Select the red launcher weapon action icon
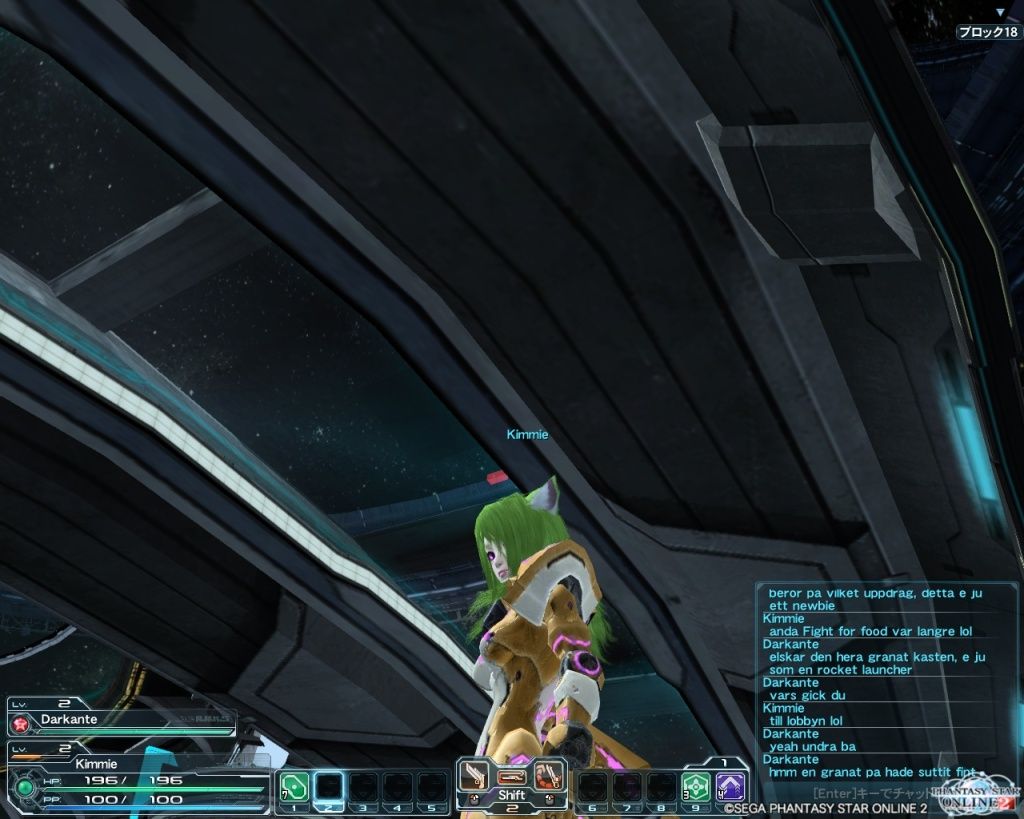Viewport: 1024px width, 819px height. pyautogui.click(x=548, y=775)
